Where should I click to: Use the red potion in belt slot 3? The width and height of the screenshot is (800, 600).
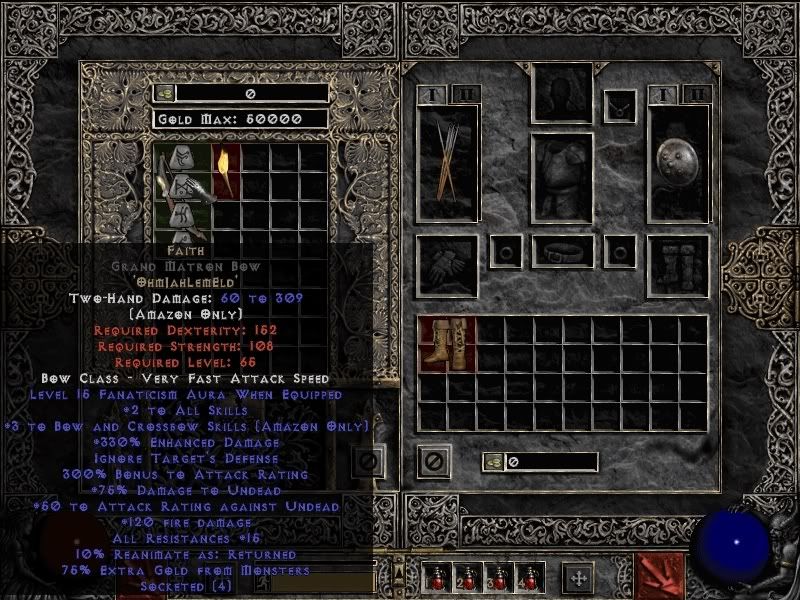click(x=497, y=578)
